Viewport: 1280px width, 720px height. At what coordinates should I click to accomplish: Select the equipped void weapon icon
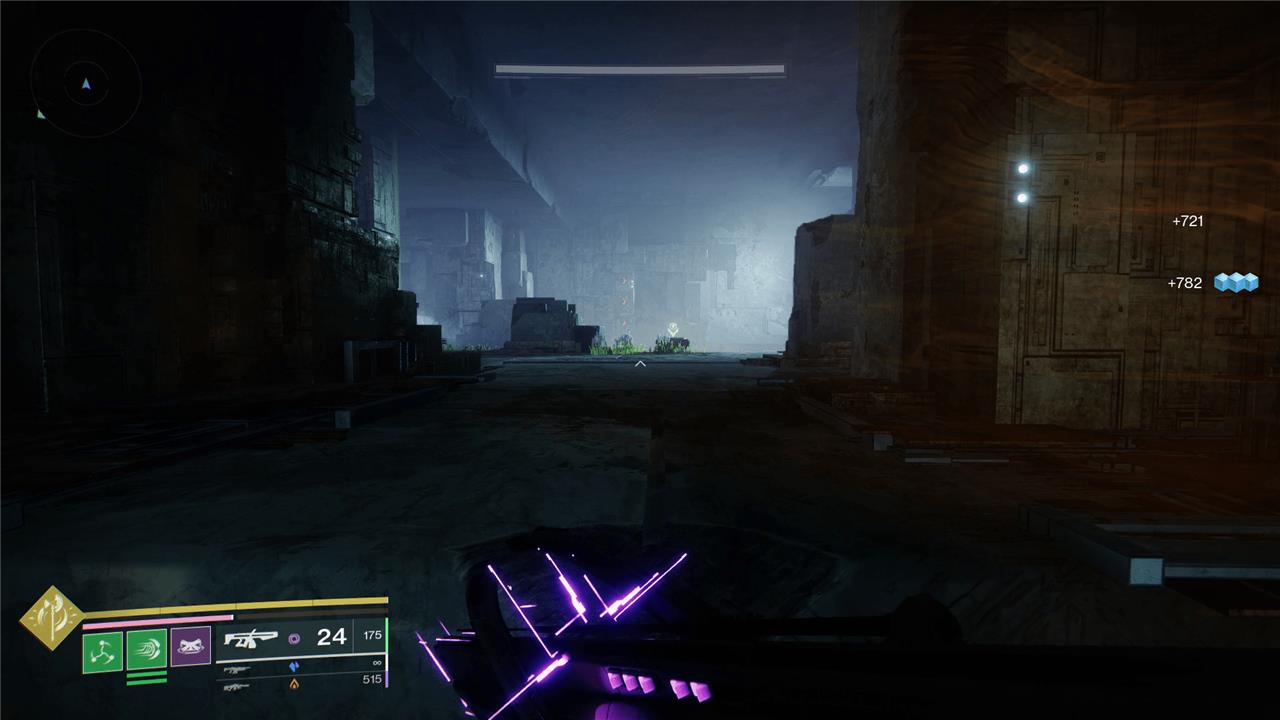pyautogui.click(x=250, y=638)
